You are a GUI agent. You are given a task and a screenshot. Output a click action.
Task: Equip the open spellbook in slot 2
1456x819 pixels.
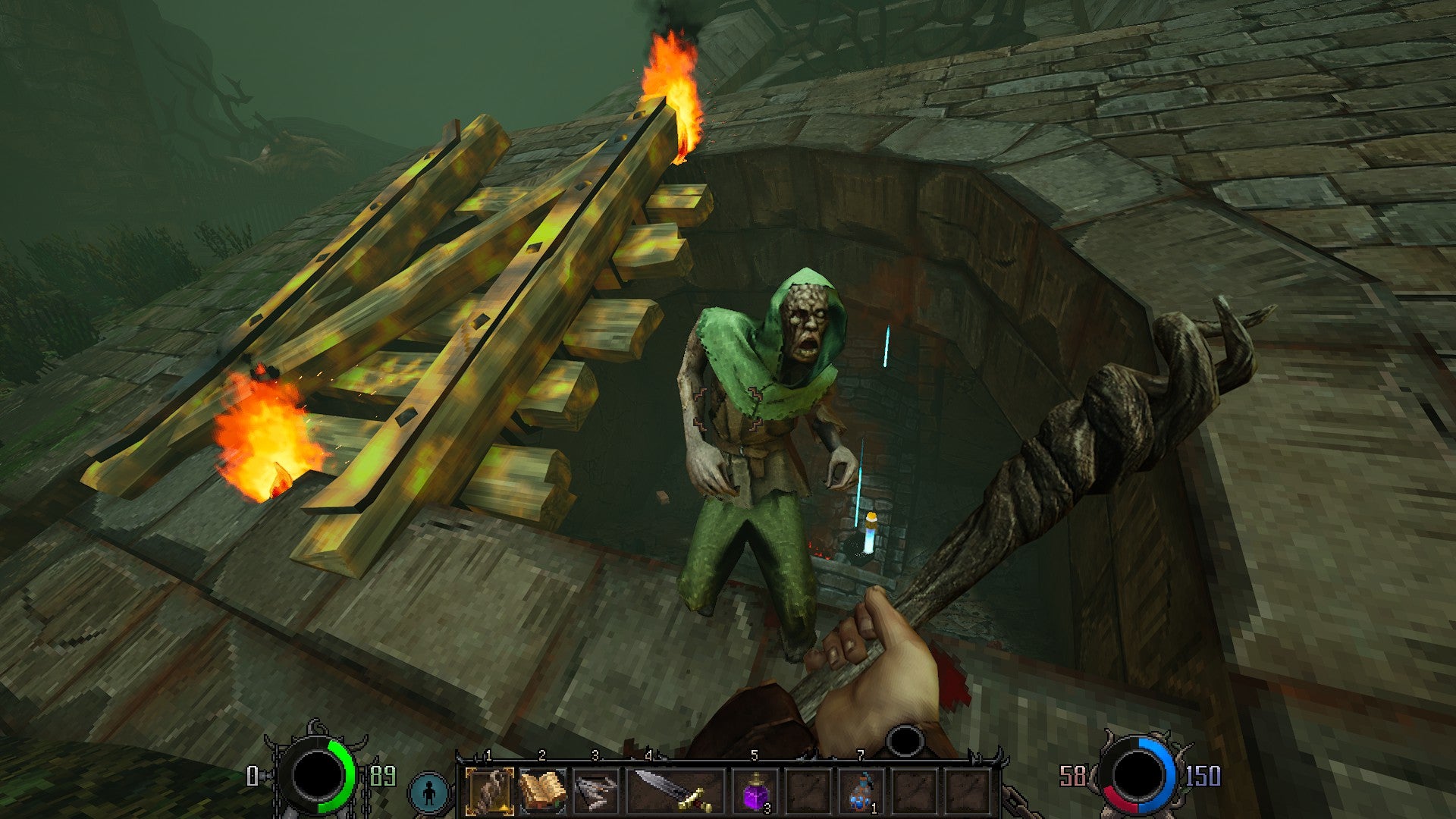pyautogui.click(x=542, y=791)
